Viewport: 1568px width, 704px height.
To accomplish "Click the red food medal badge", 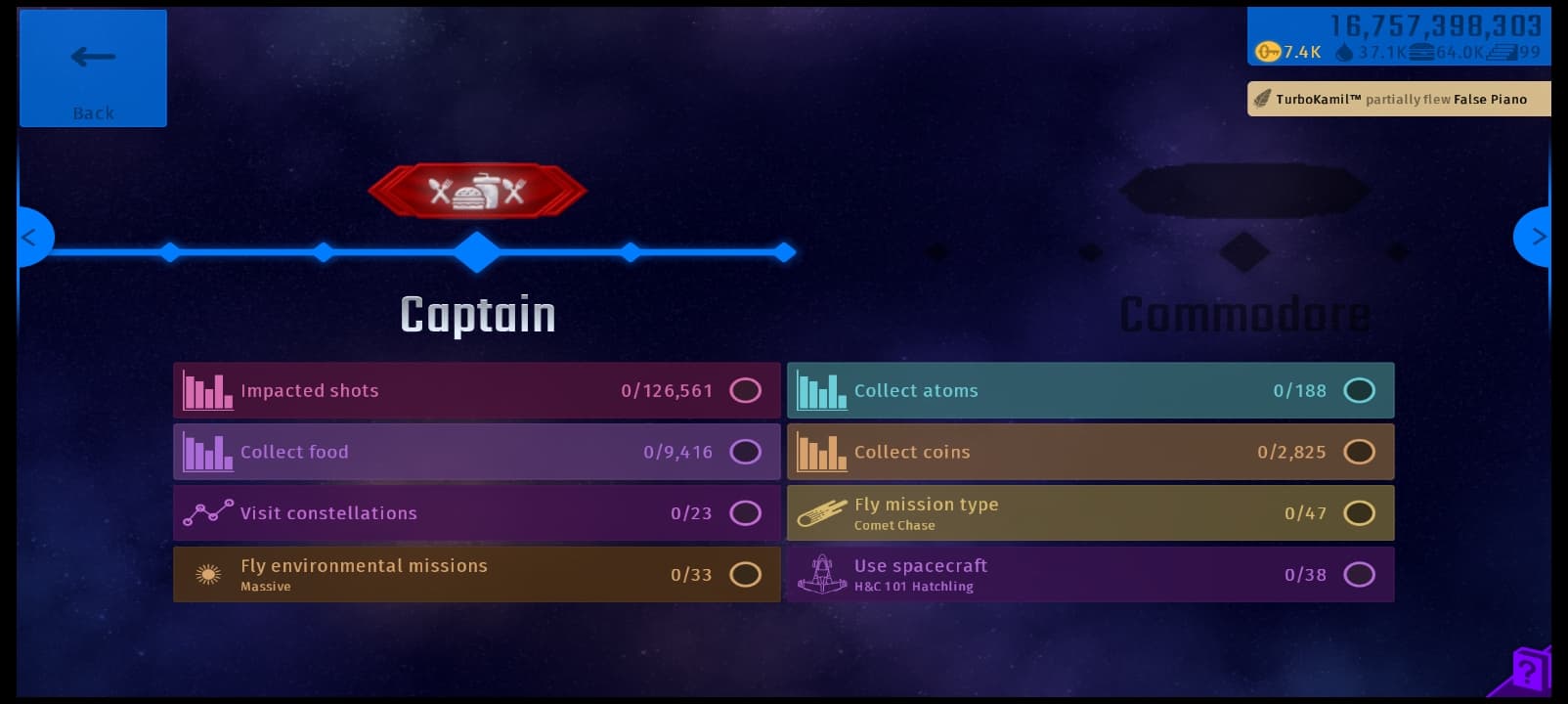I will [x=477, y=191].
